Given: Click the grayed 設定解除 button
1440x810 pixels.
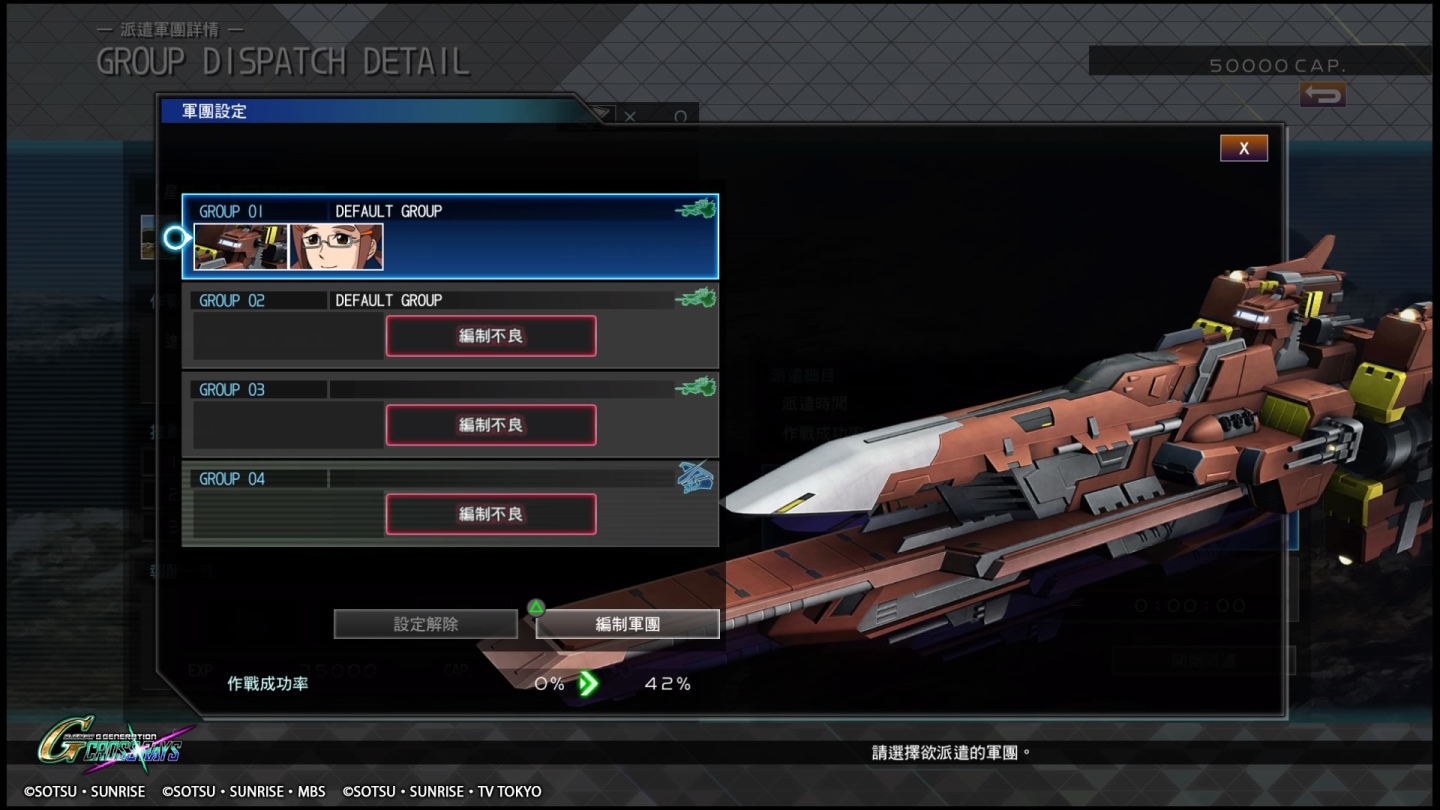Looking at the screenshot, I should click(x=425, y=623).
